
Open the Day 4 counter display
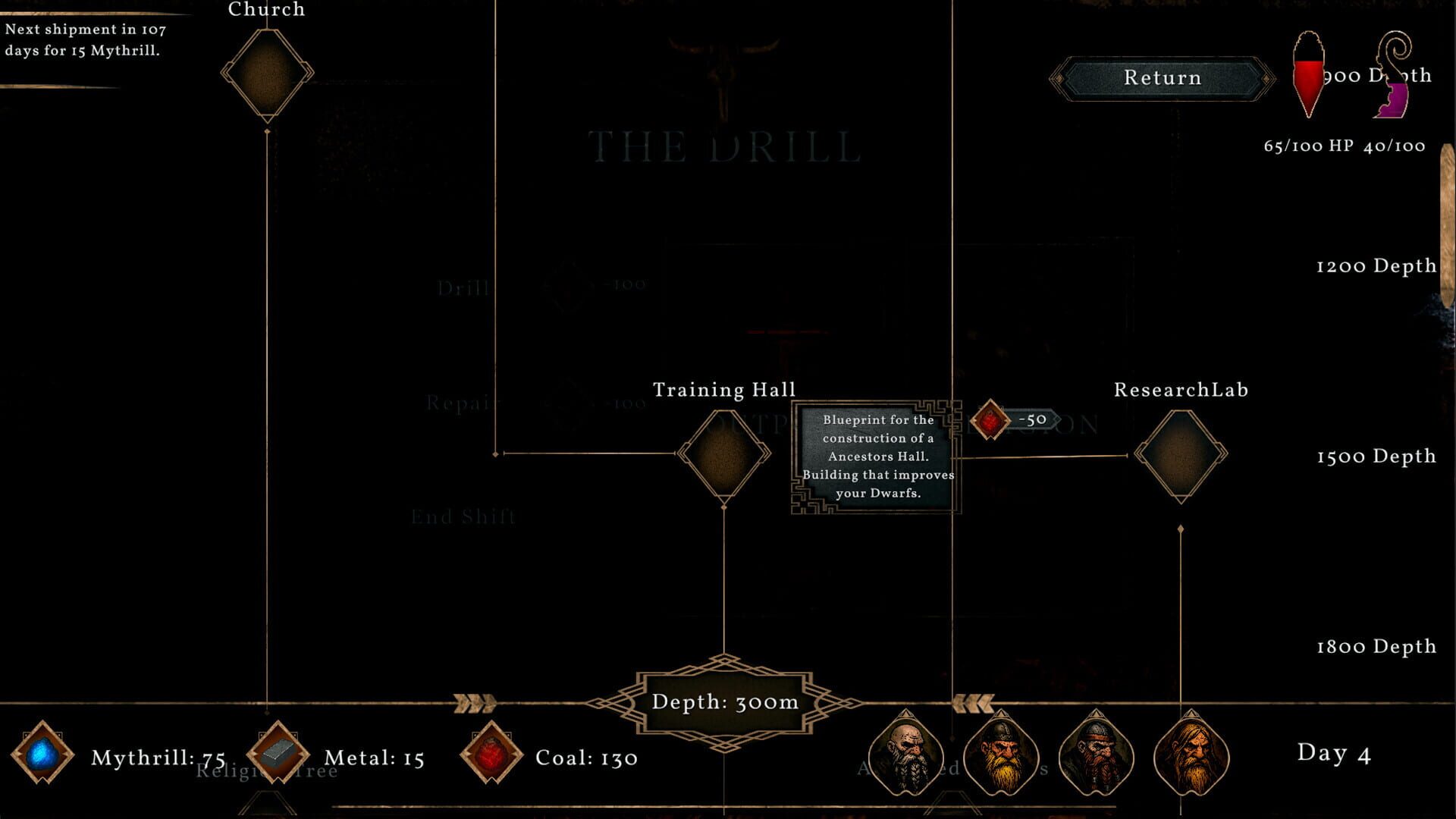(x=1335, y=755)
